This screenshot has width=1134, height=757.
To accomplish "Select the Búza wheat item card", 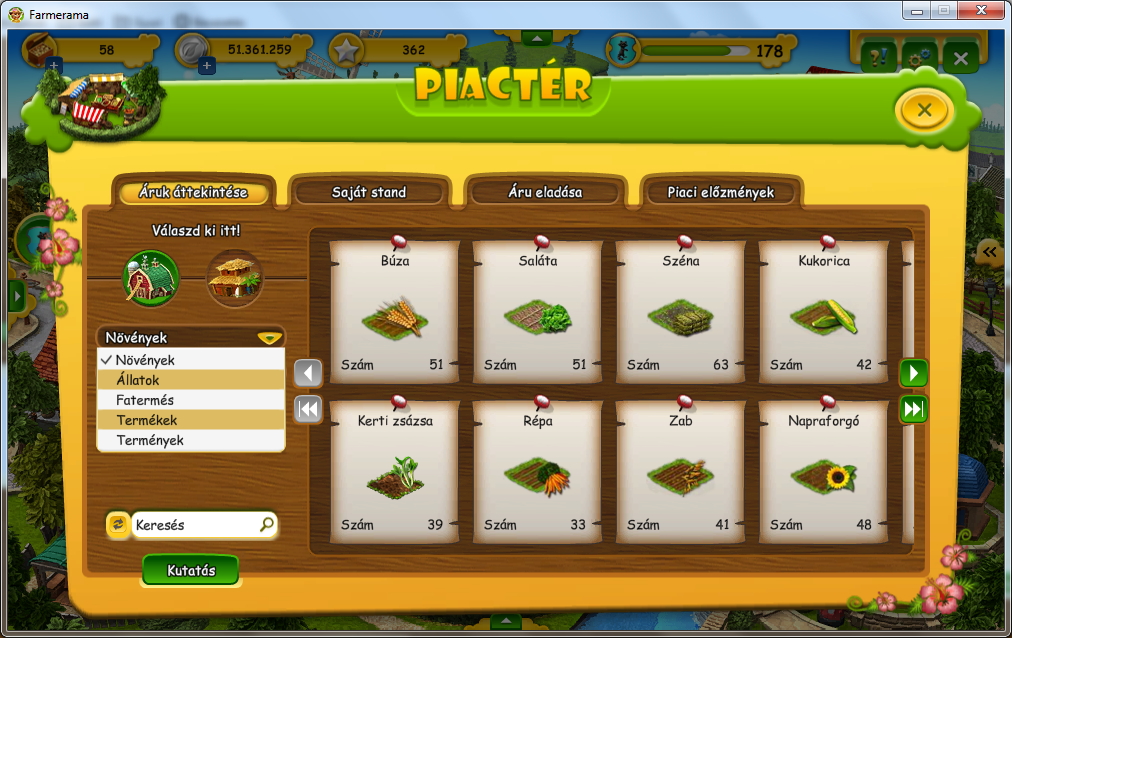I will [394, 312].
